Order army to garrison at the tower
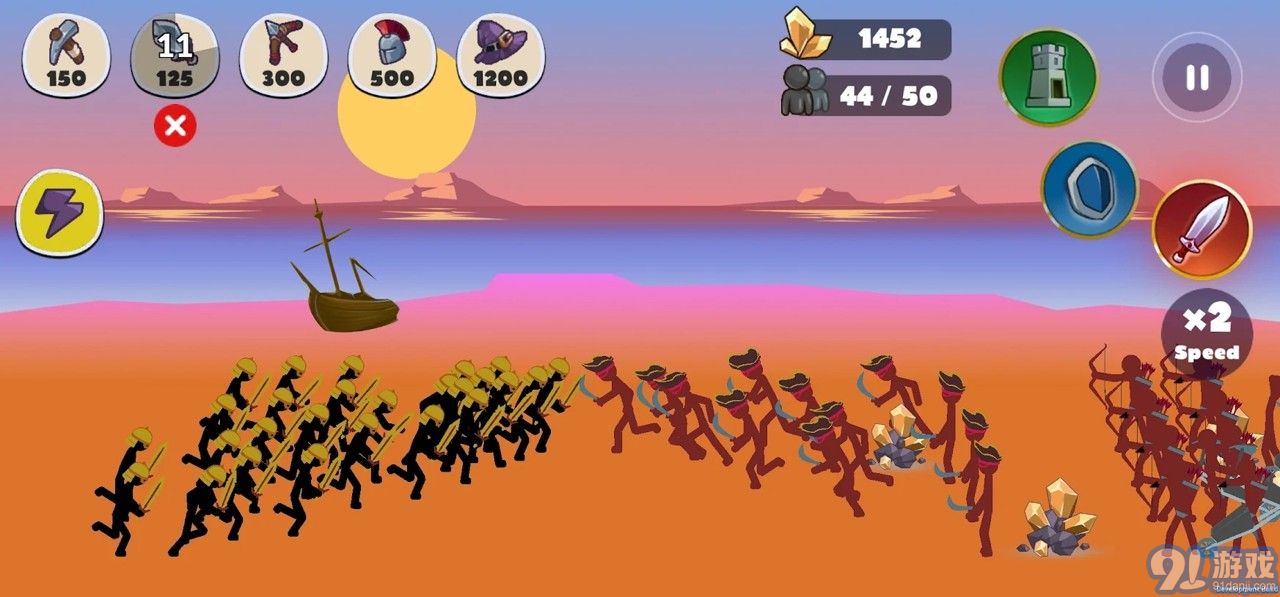The image size is (1280, 597). coord(1048,76)
